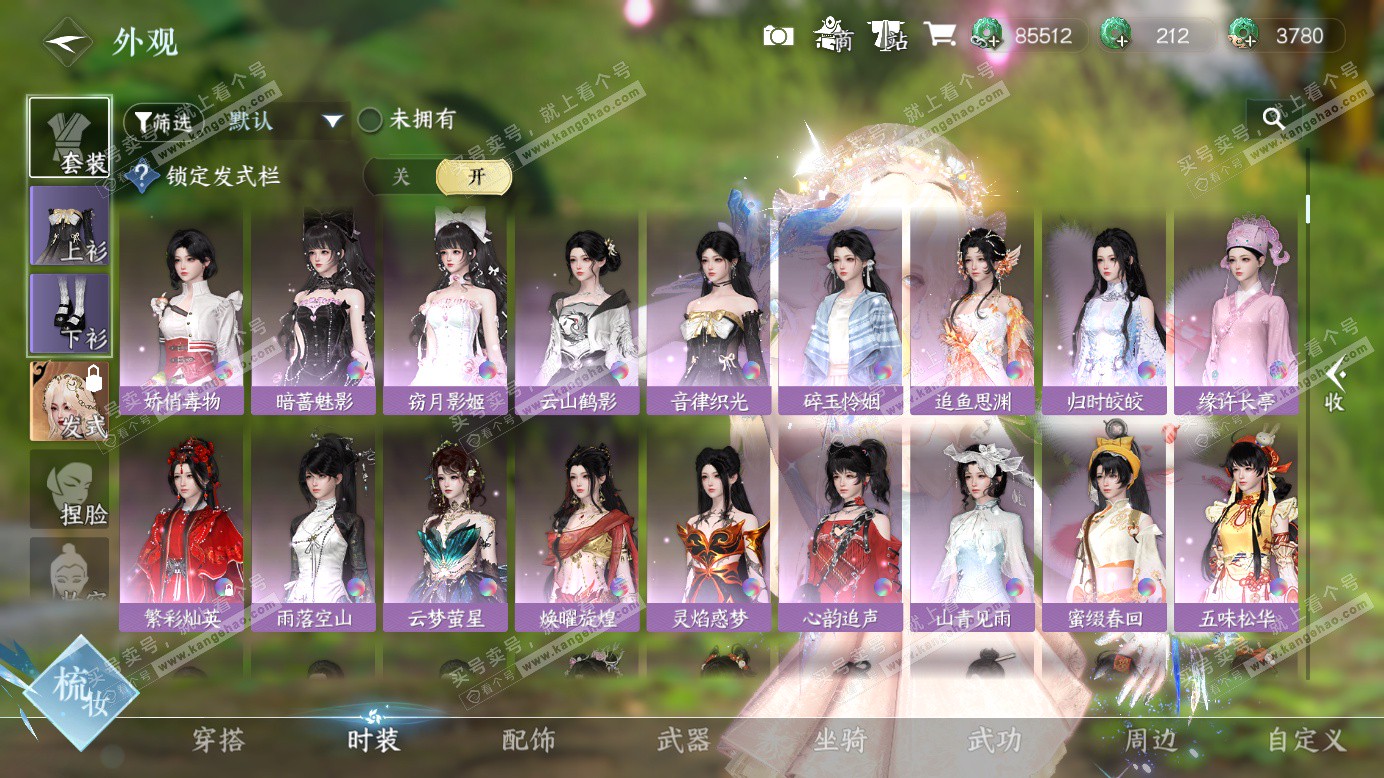Pick the 娇俏毒物 outfit

181,313
